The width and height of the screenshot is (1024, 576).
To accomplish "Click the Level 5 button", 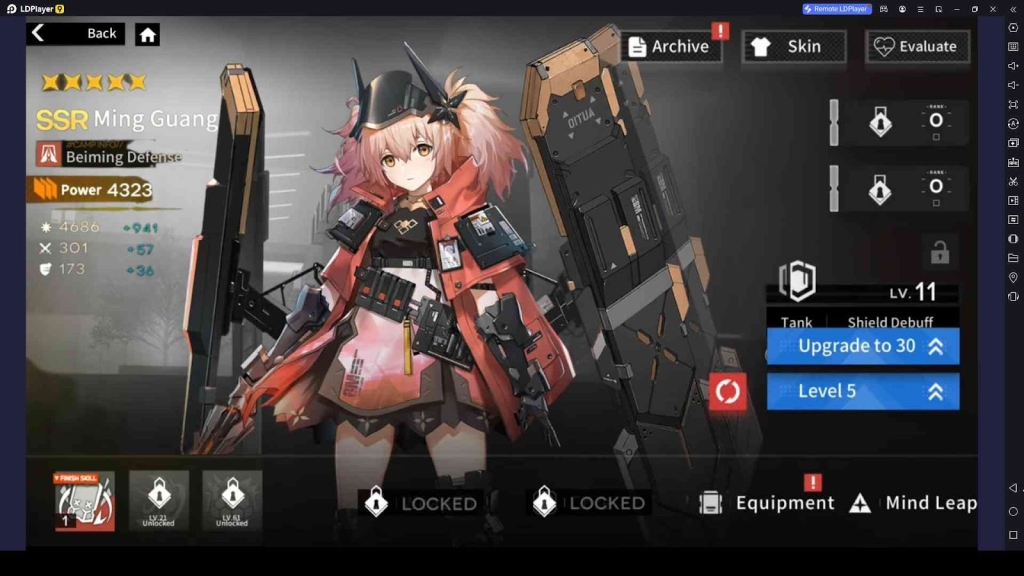I will click(862, 391).
